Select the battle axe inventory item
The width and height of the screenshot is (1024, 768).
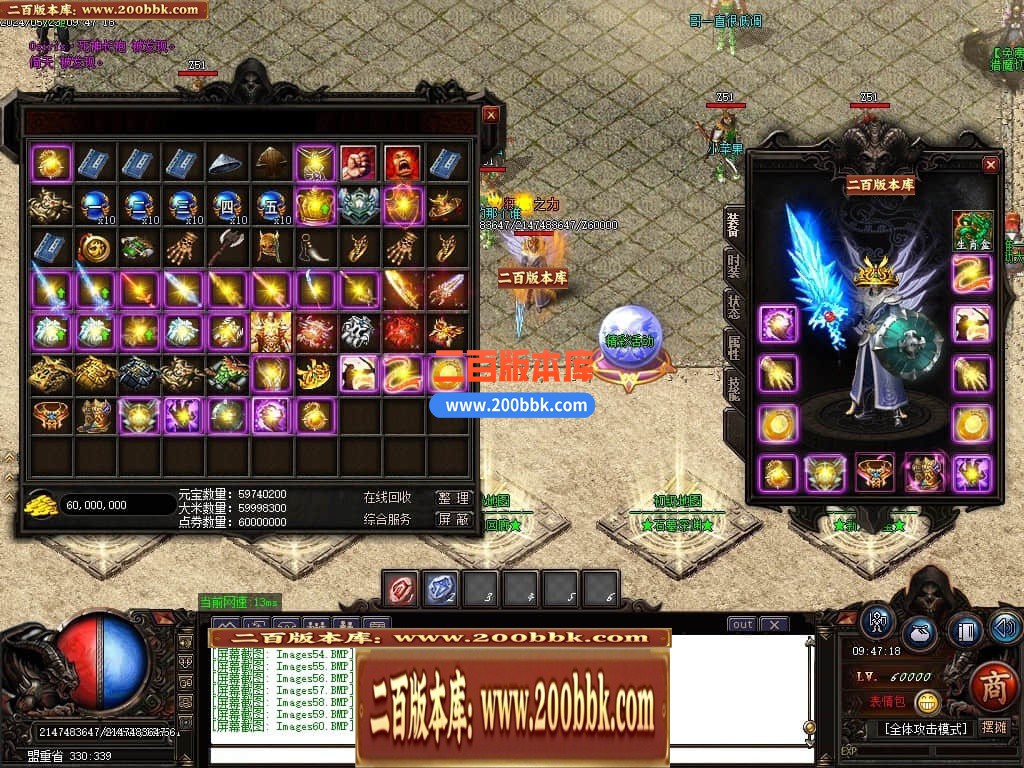(x=227, y=247)
